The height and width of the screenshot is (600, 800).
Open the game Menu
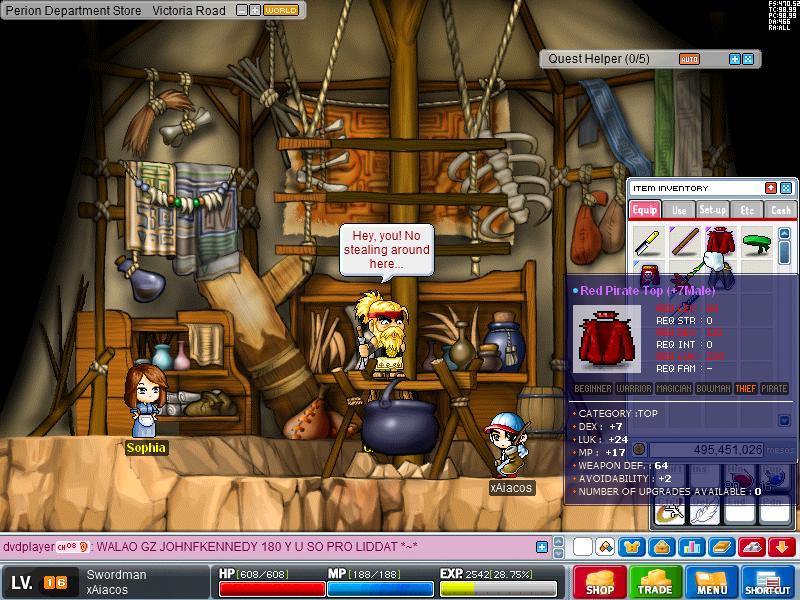[712, 582]
